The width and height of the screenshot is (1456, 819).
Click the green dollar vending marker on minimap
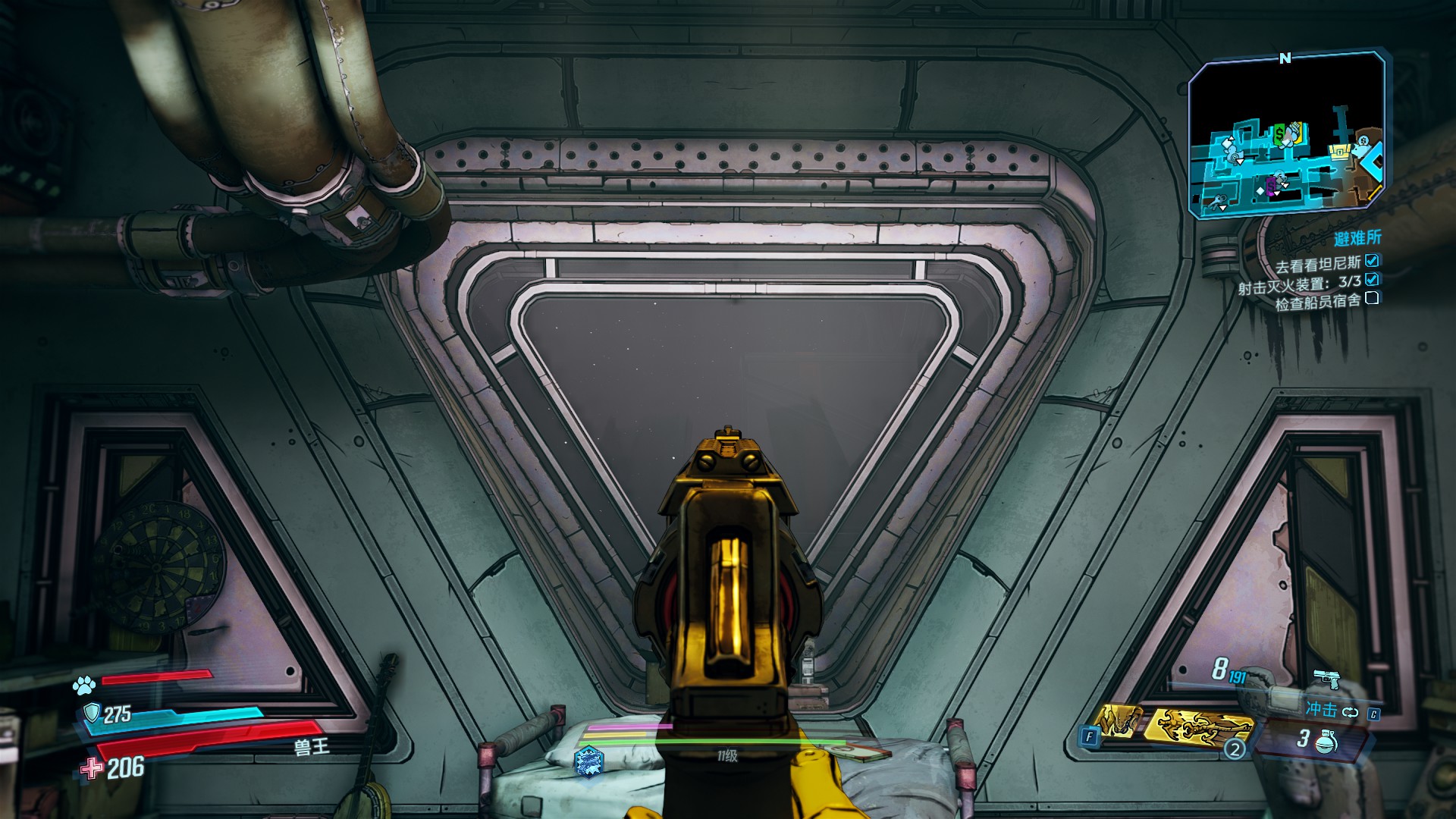pyautogui.click(x=1279, y=133)
